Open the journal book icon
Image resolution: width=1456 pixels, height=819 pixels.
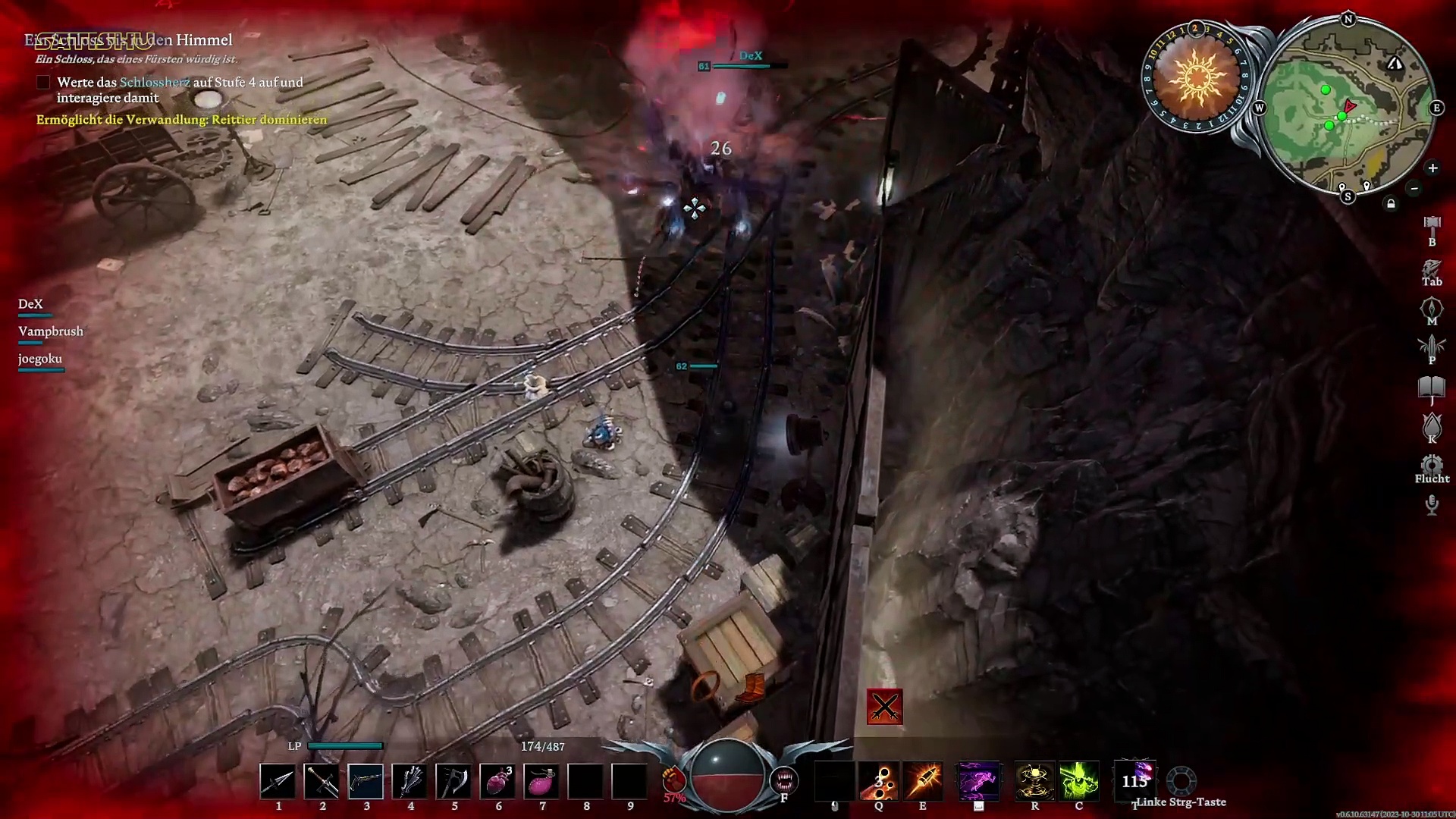click(x=1432, y=388)
